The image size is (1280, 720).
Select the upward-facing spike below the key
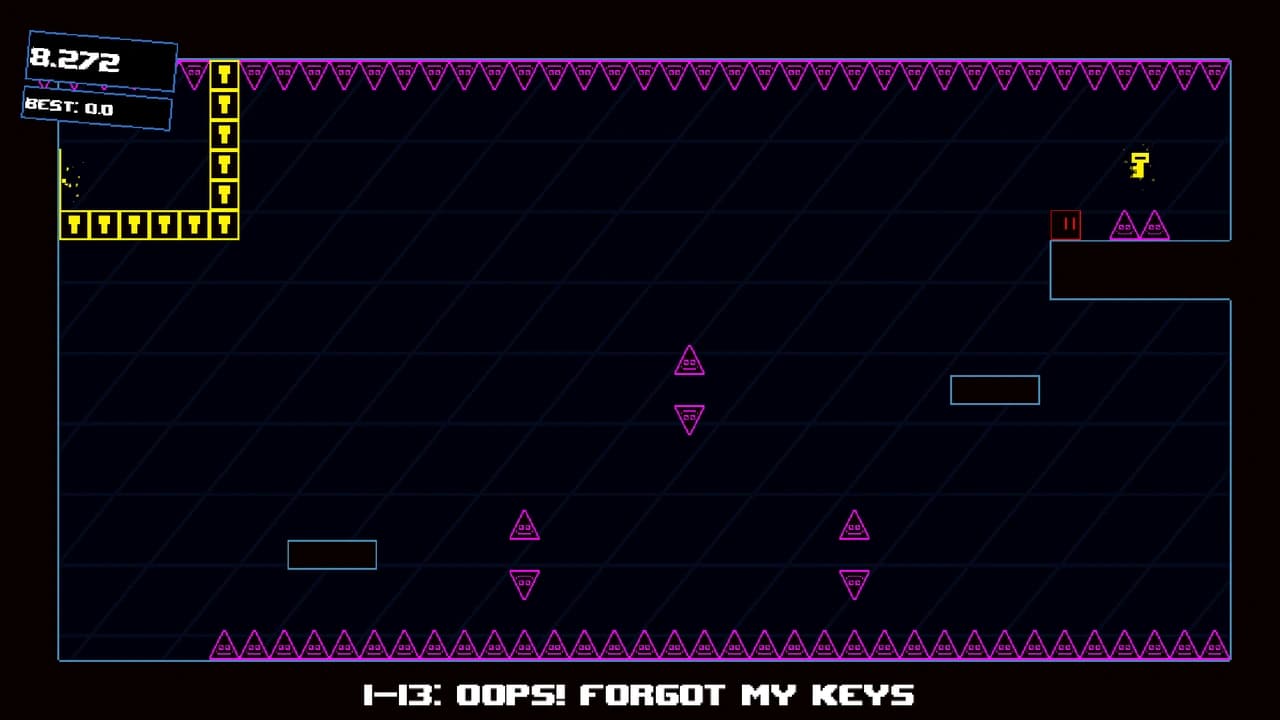point(1125,226)
